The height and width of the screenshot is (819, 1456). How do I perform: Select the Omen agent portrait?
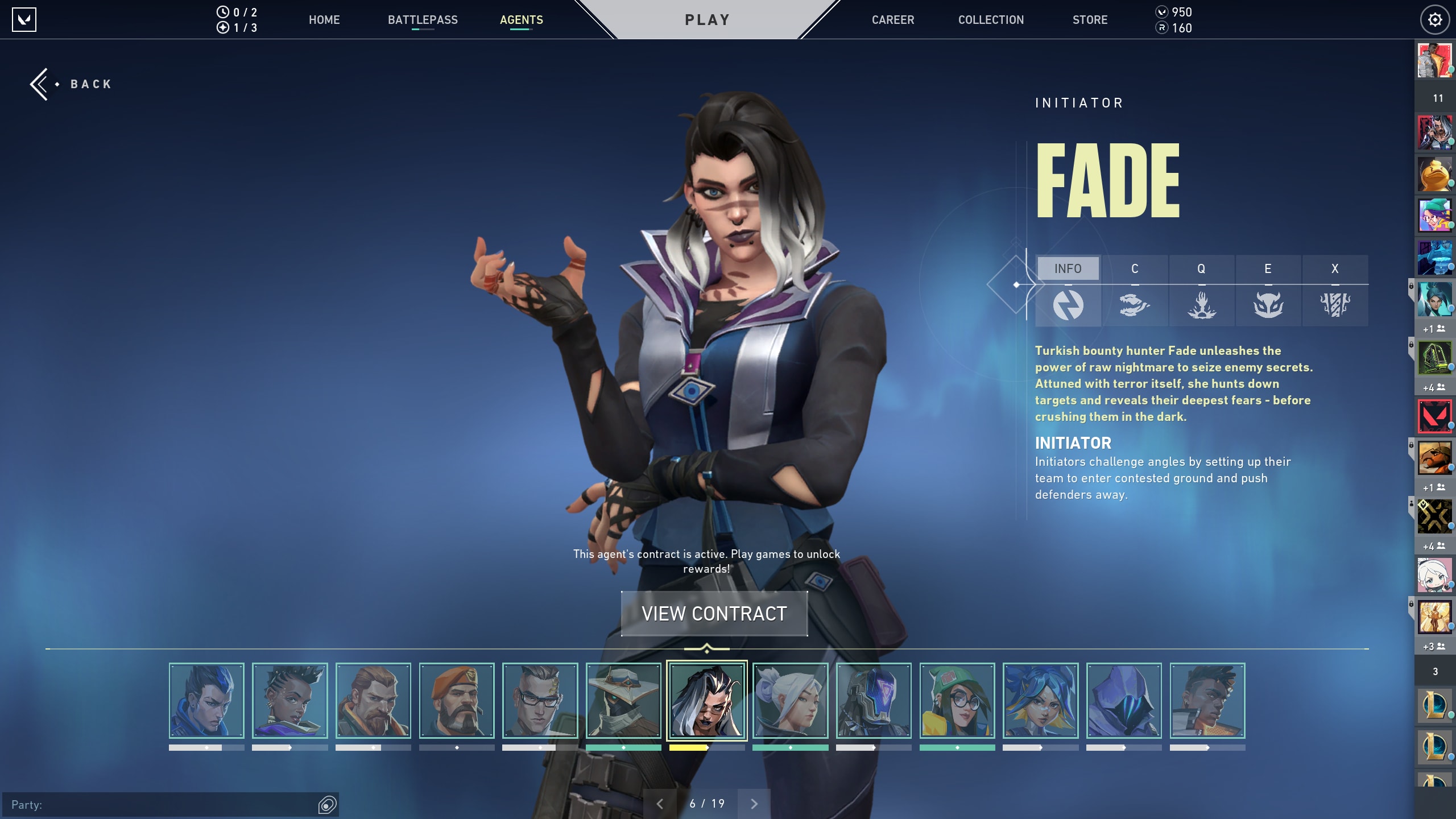1124,701
